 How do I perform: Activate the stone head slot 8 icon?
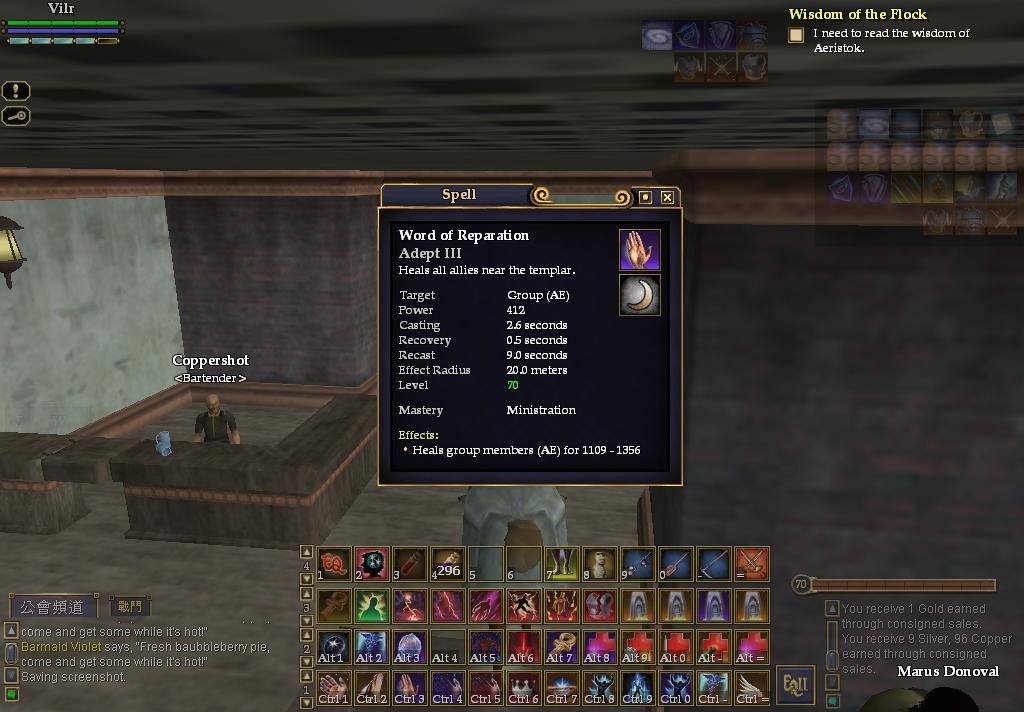pyautogui.click(x=600, y=564)
